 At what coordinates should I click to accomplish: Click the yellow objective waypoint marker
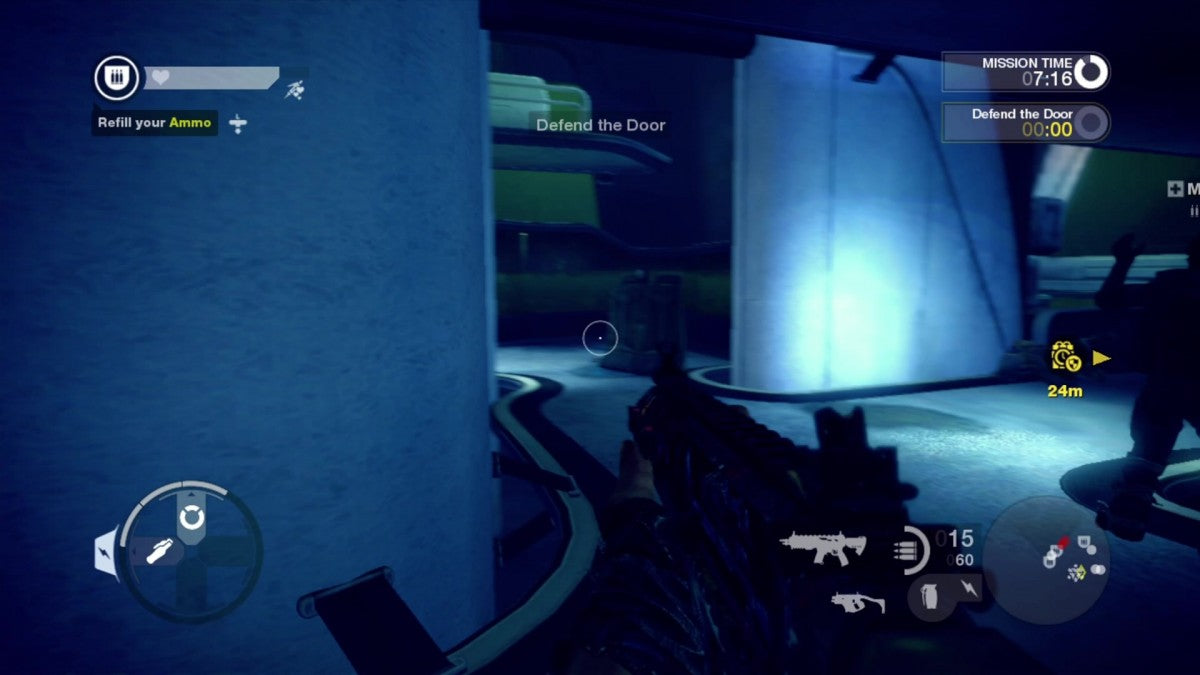point(1062,358)
